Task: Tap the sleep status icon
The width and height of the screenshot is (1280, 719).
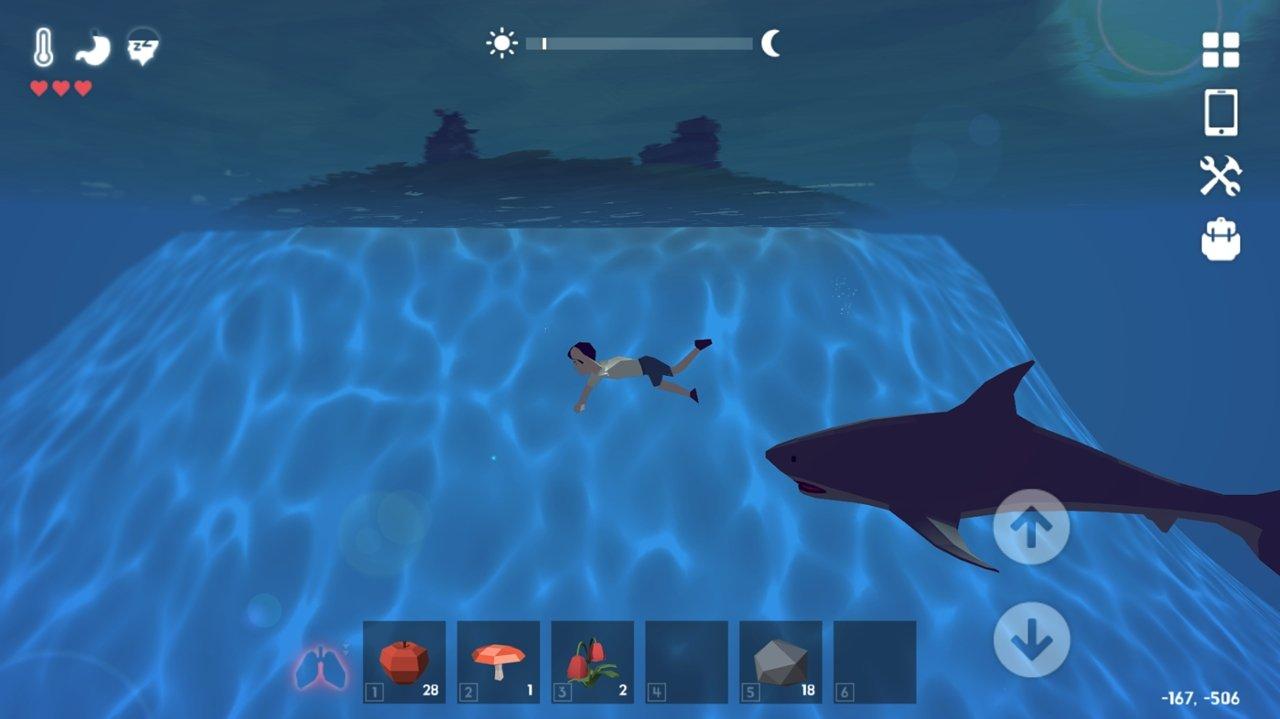Action: [143, 47]
